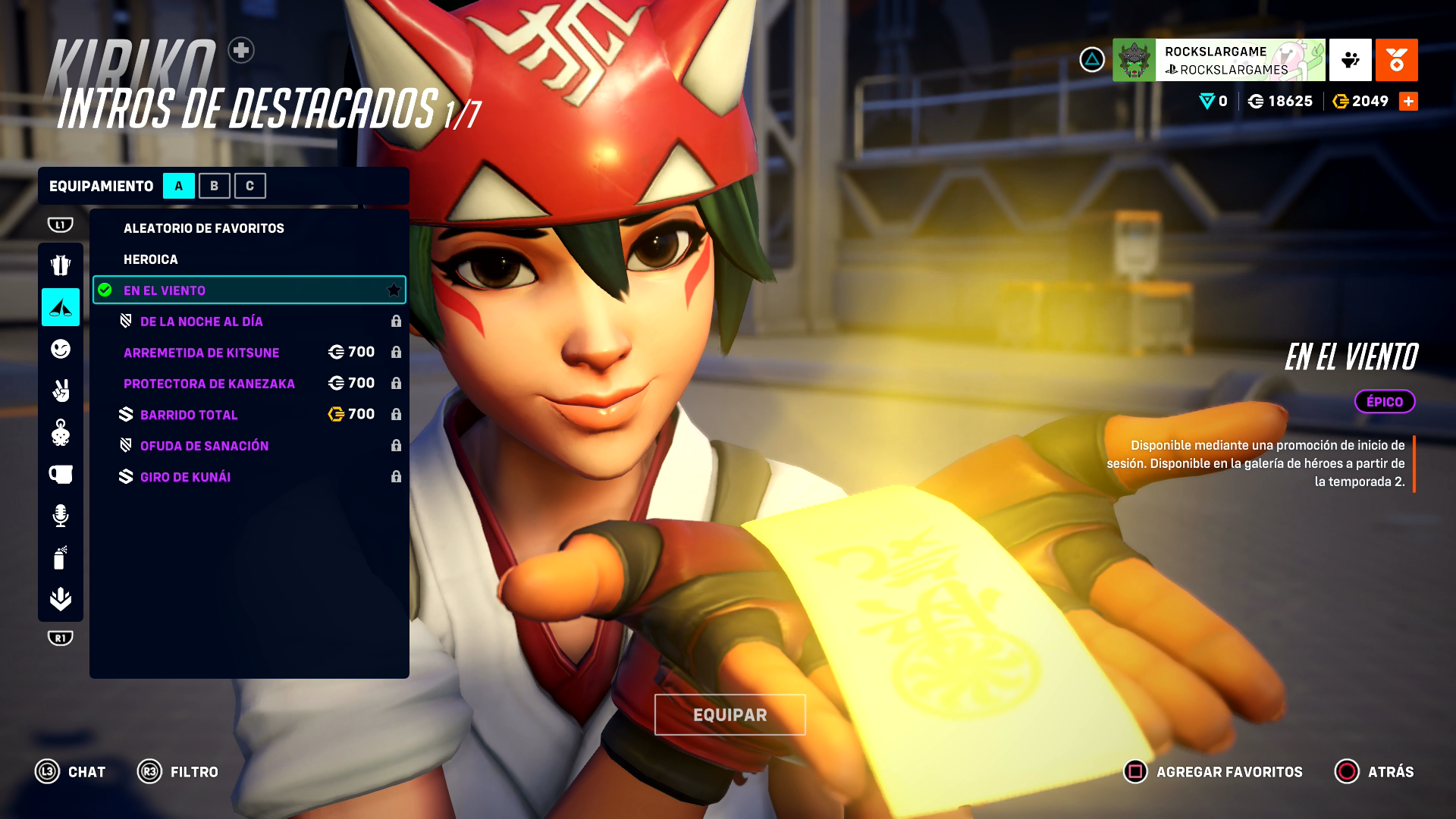Select the Barrido Total intro
Viewport: 1456px width, 819px height.
click(189, 415)
